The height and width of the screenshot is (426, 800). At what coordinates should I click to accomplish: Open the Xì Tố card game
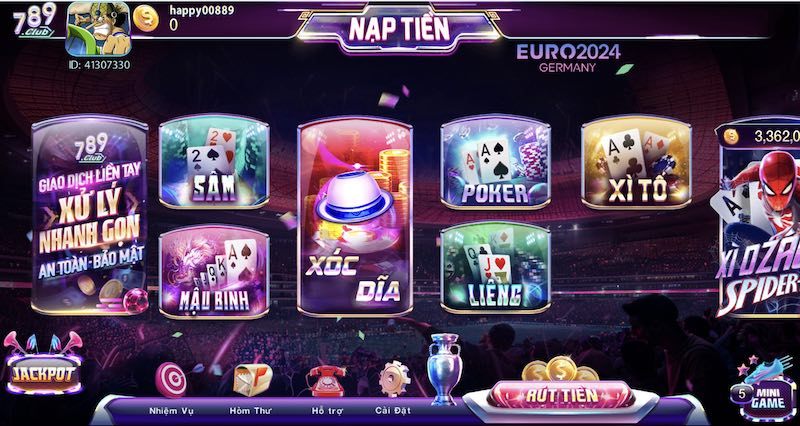[x=638, y=164]
